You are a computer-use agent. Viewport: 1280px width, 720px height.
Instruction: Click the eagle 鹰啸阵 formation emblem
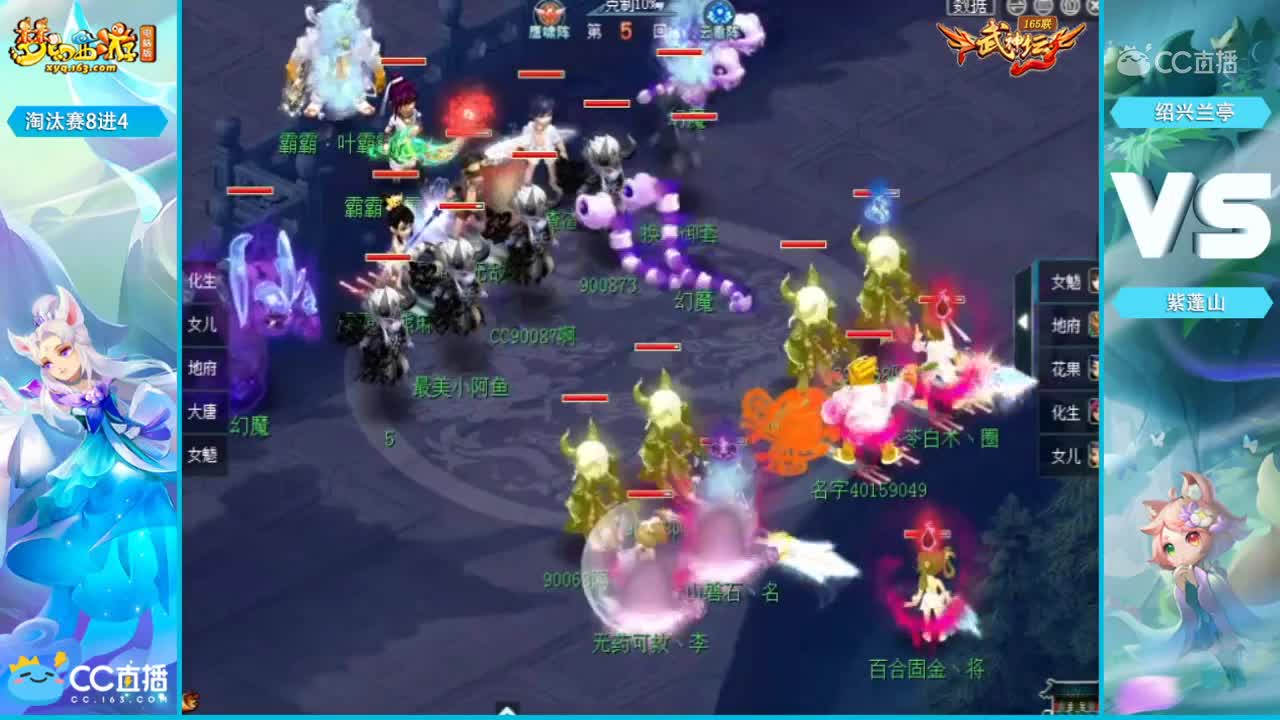(549, 13)
